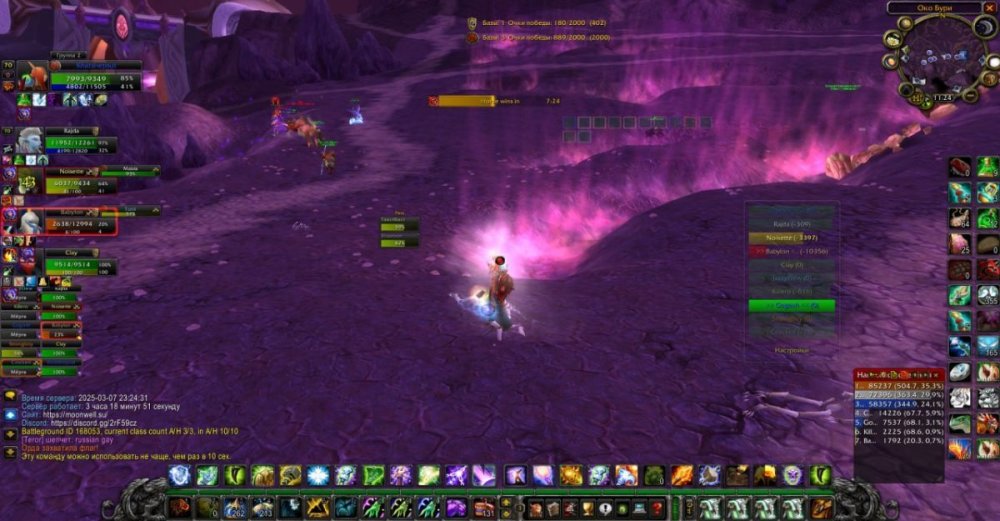Open the rightmost brown backpack slot
The image size is (1000, 521).
tap(821, 508)
